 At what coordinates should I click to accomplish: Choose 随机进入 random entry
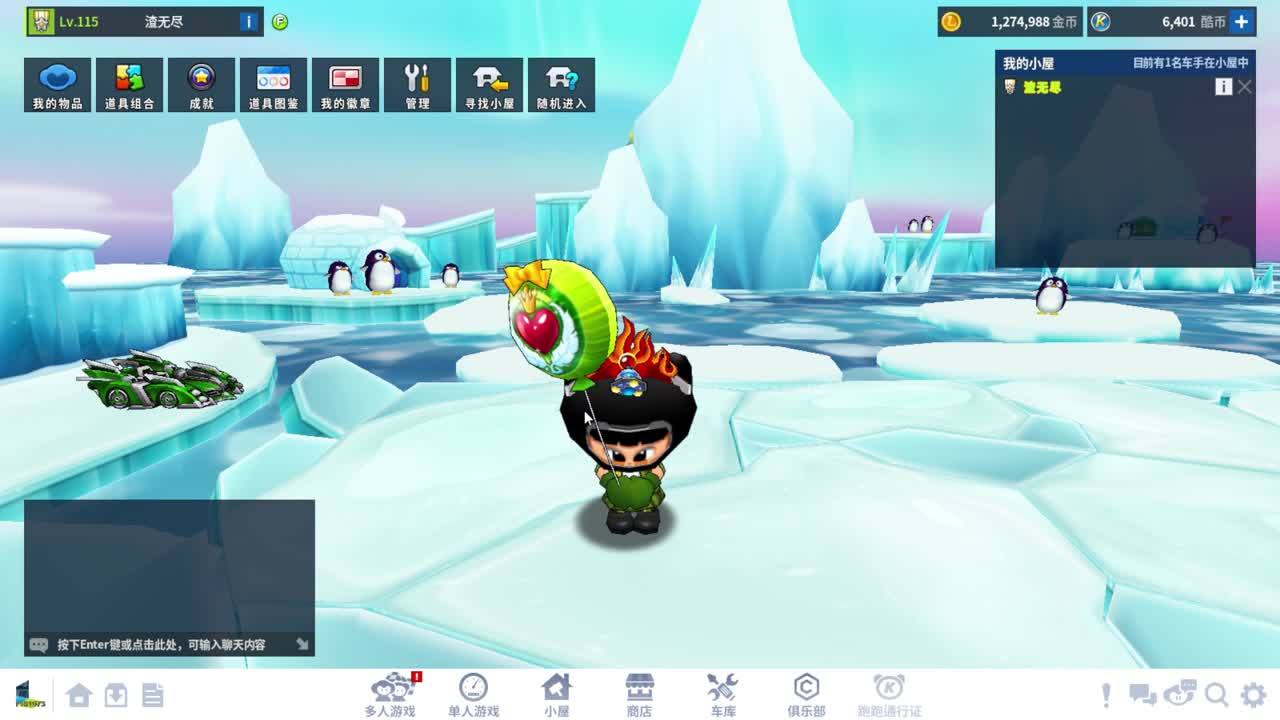[561, 85]
